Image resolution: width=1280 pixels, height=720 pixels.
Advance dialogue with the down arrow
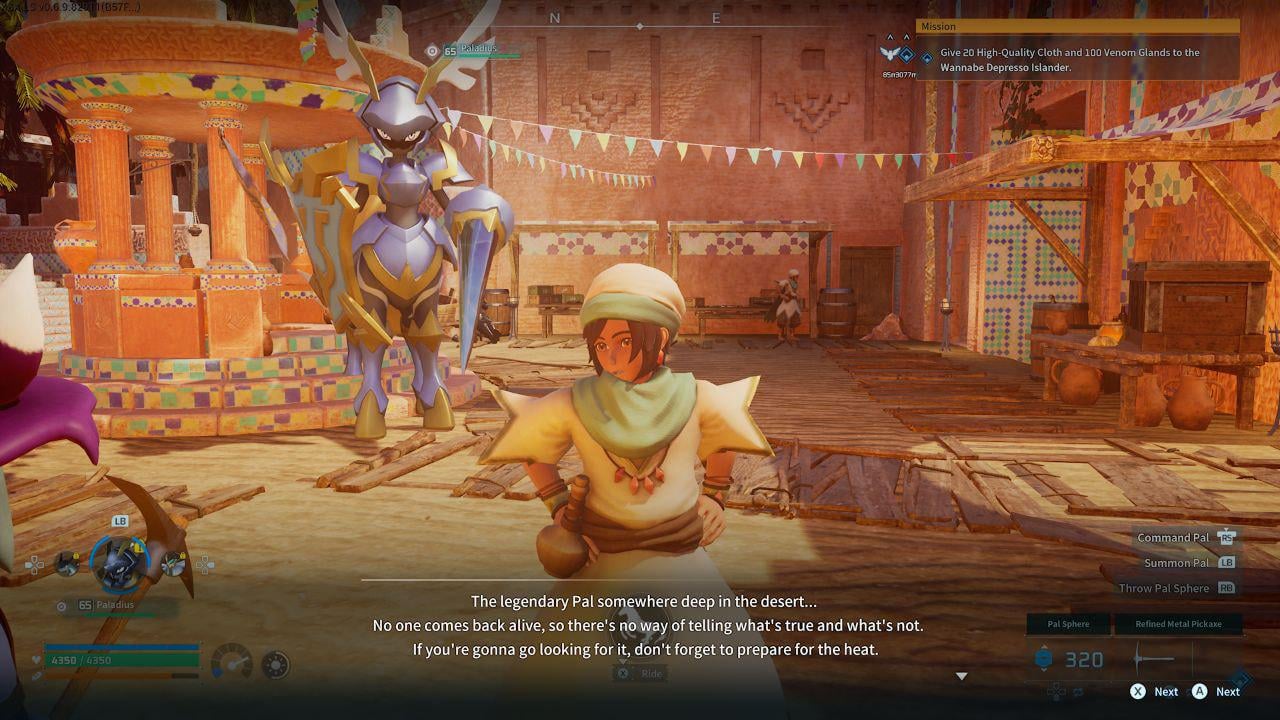point(962,677)
